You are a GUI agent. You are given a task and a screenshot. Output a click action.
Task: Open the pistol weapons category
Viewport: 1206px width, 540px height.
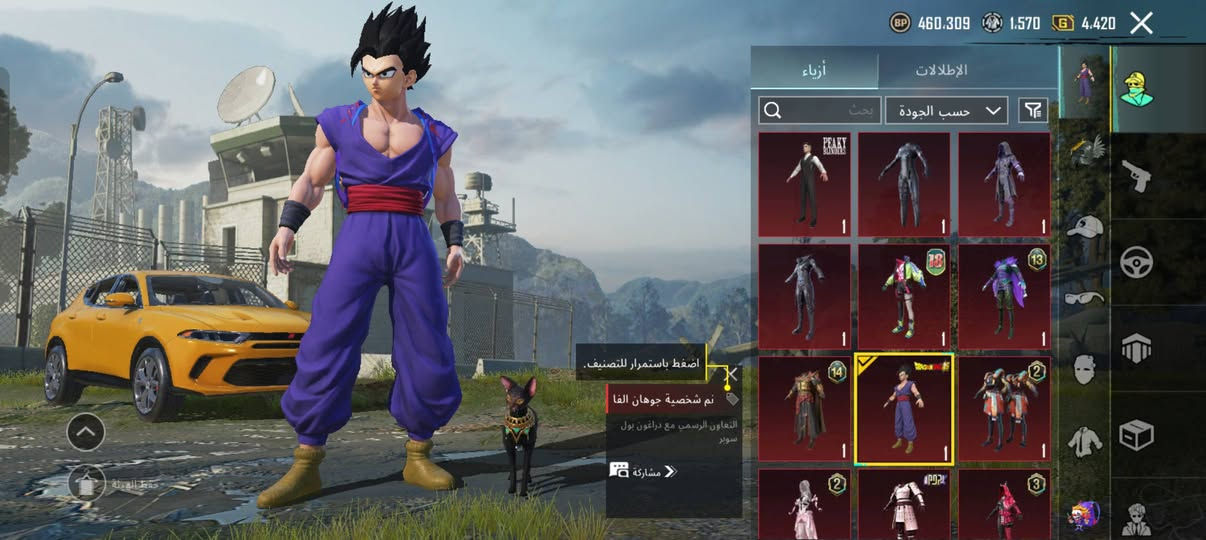(x=1136, y=176)
